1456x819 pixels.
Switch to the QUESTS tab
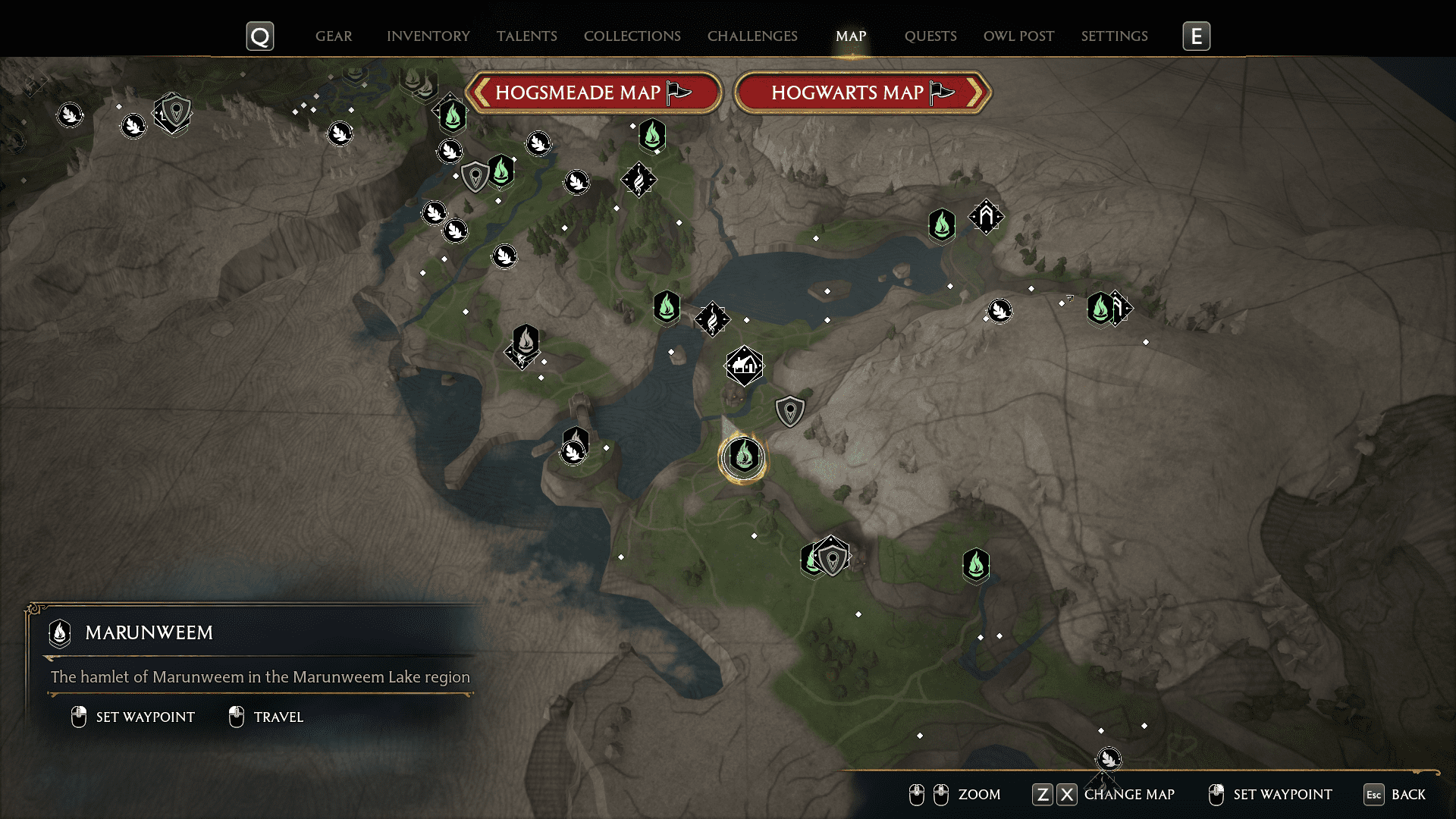point(930,36)
